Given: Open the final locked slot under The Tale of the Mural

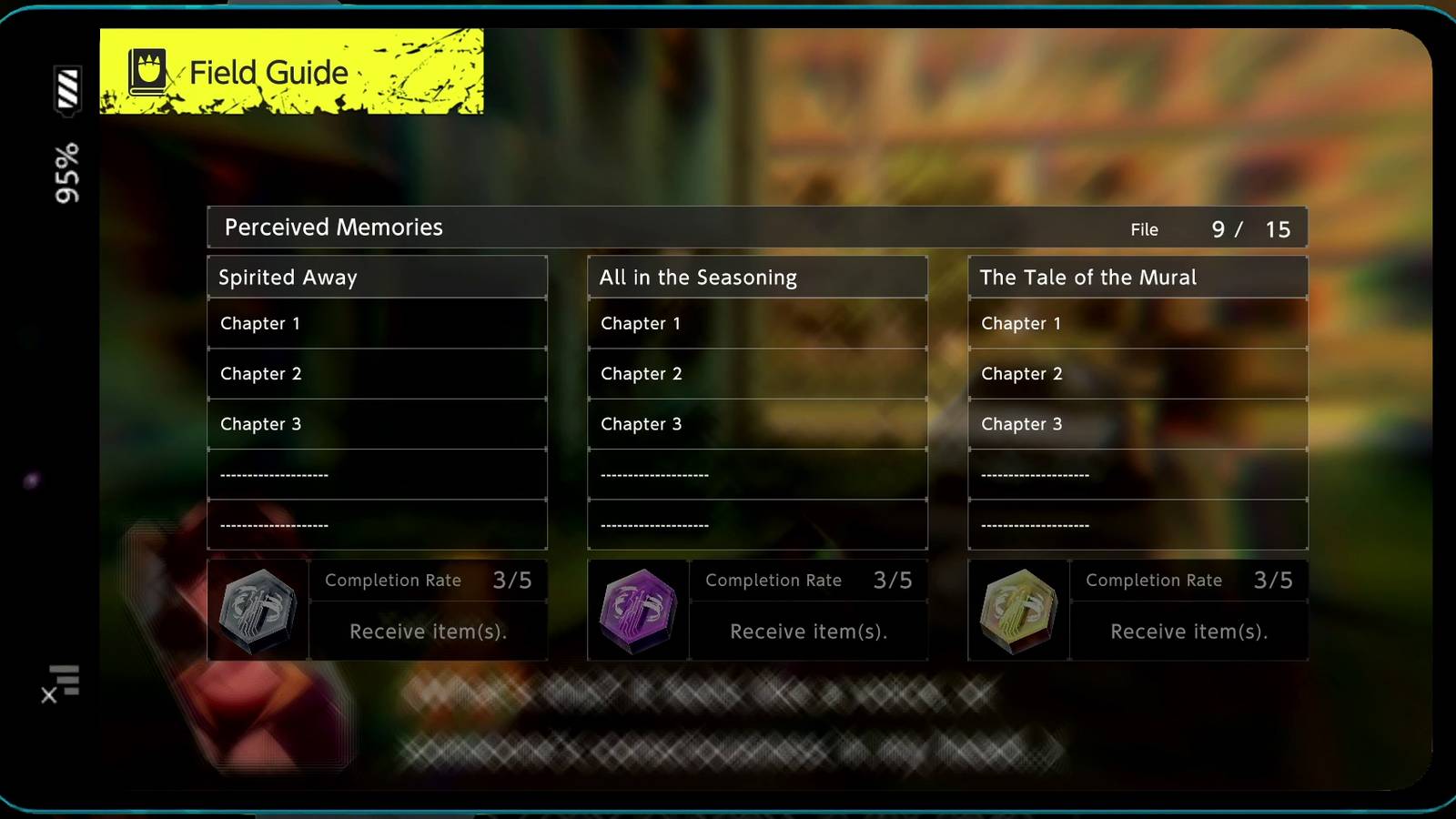Looking at the screenshot, I should [1137, 524].
